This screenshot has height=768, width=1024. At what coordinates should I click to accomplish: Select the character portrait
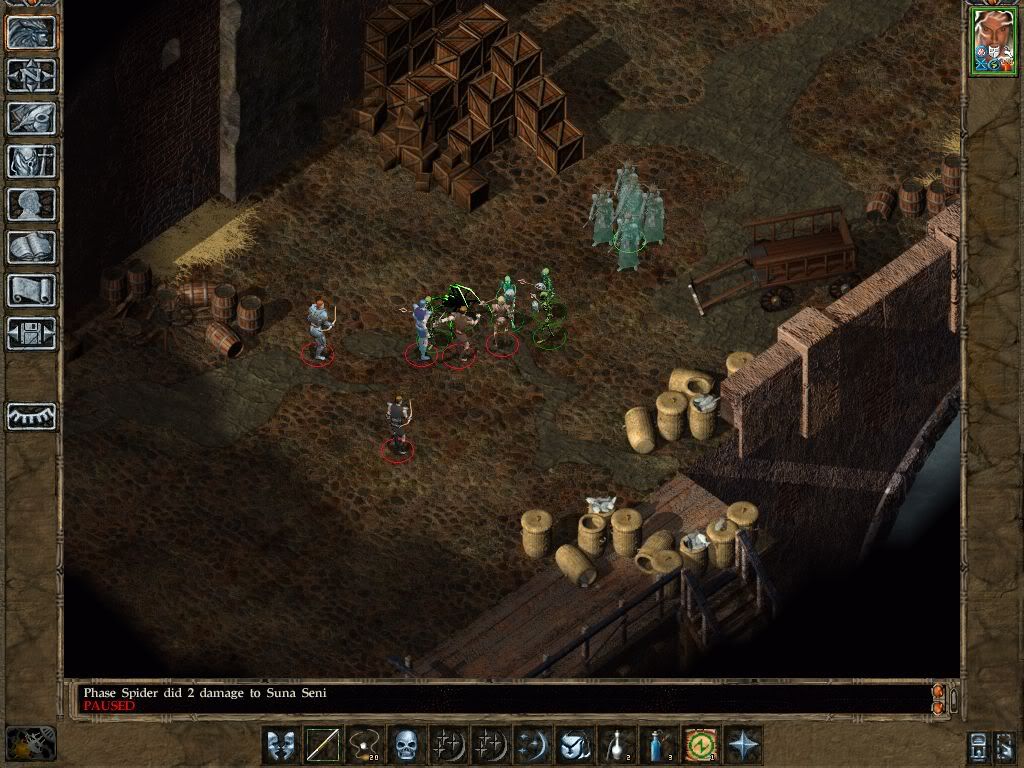coord(991,42)
